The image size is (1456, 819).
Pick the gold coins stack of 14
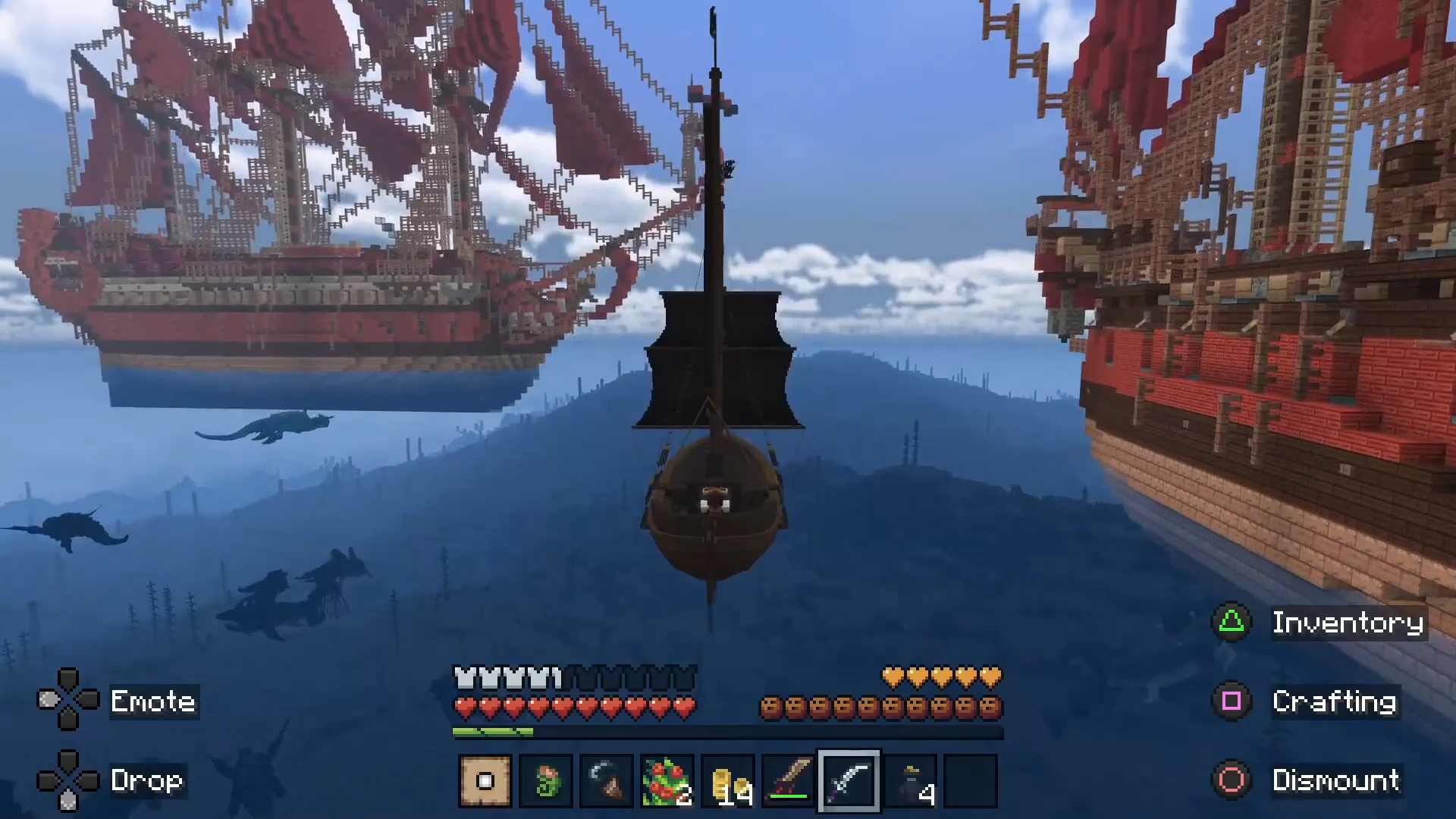(x=728, y=780)
